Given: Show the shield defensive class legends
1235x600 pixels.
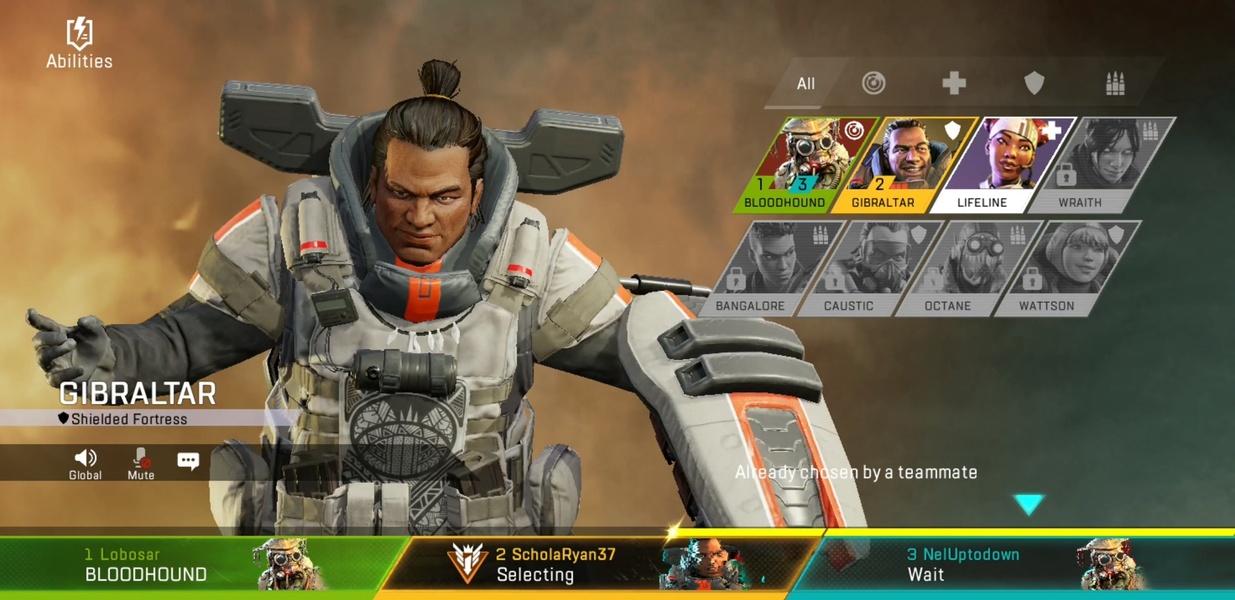Looking at the screenshot, I should click(x=1034, y=84).
